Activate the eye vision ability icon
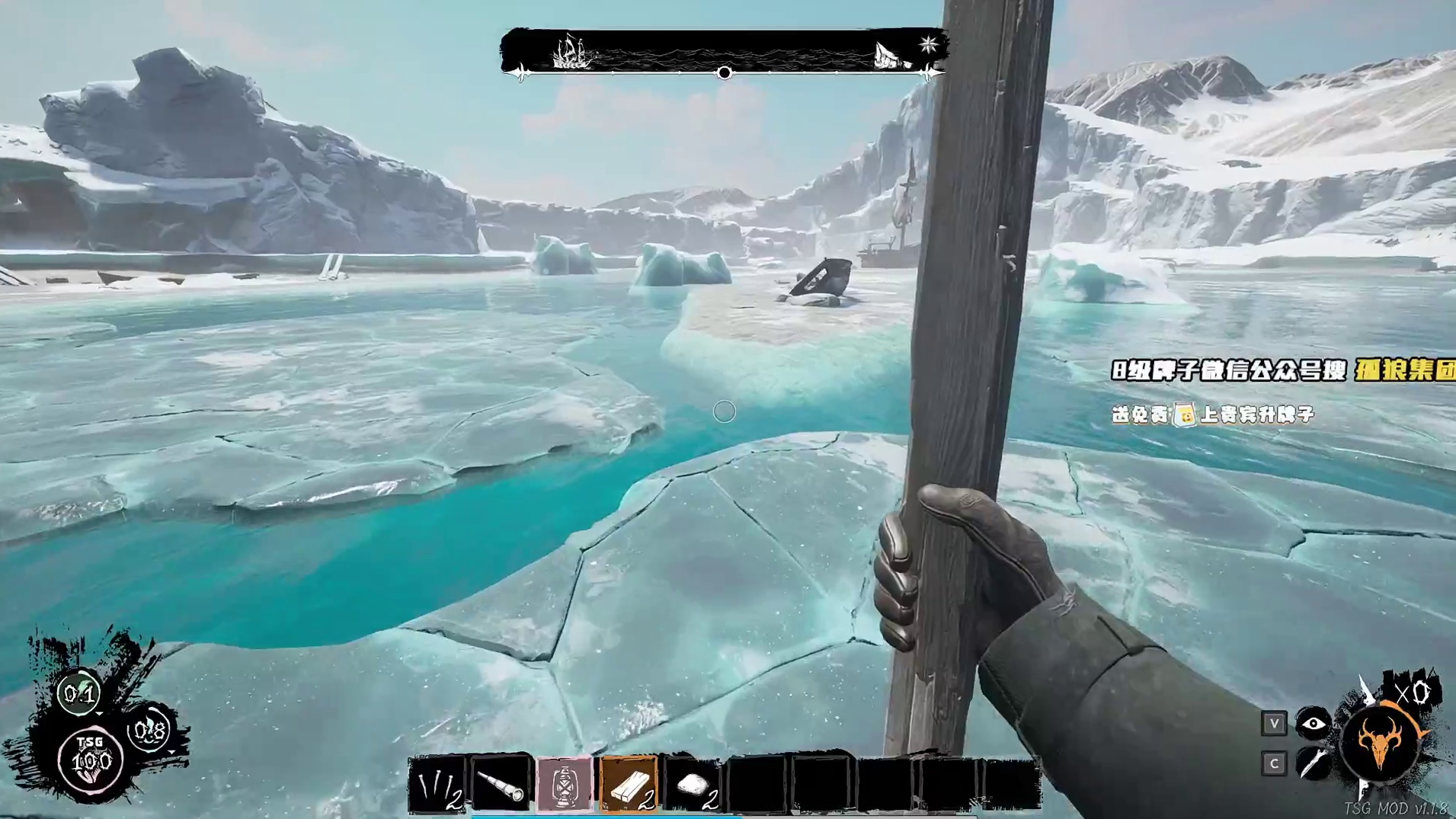This screenshot has height=819, width=1456. pos(1314,723)
